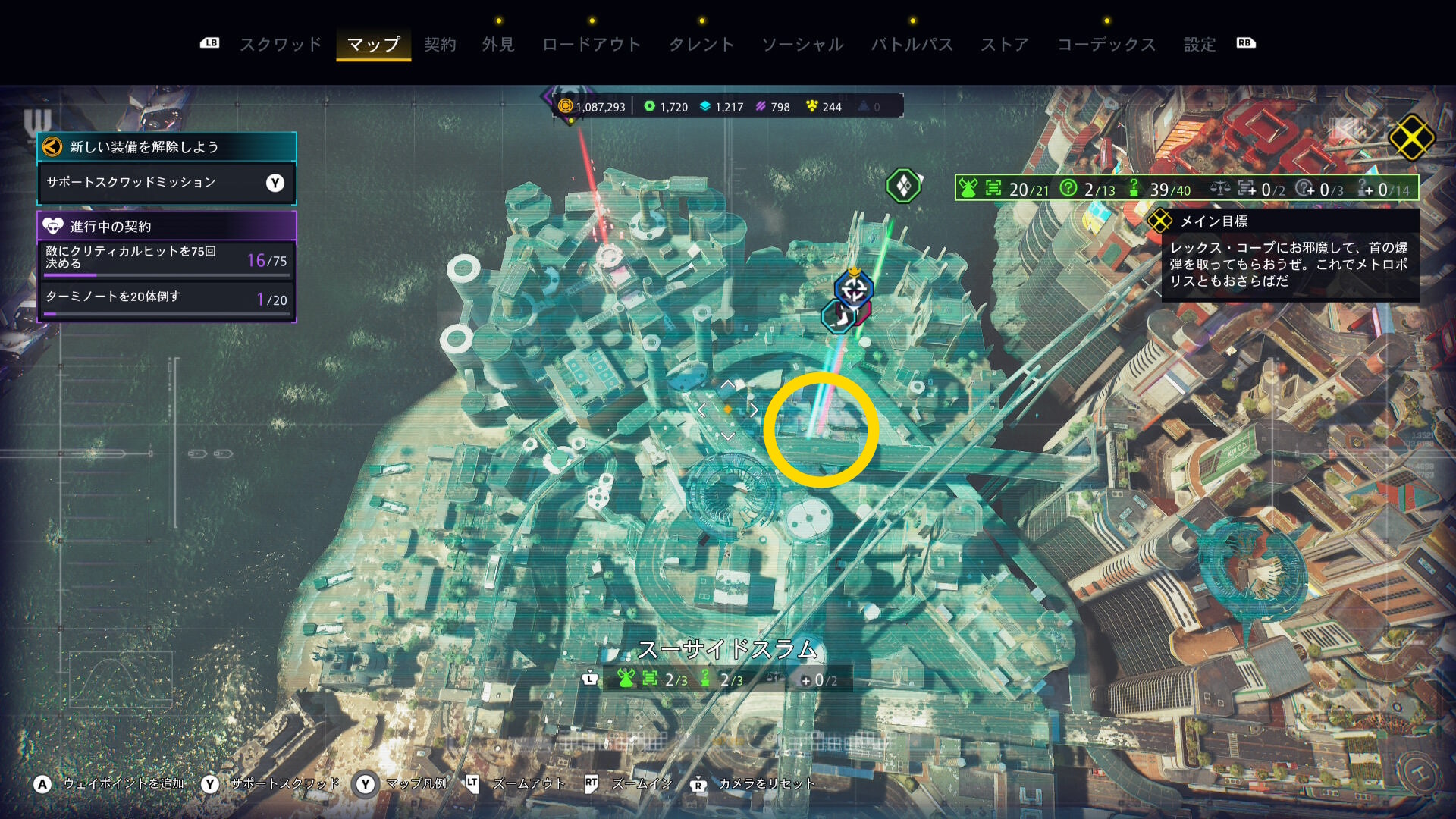View the バトルパス tab
The height and width of the screenshot is (819, 1456).
pos(912,45)
